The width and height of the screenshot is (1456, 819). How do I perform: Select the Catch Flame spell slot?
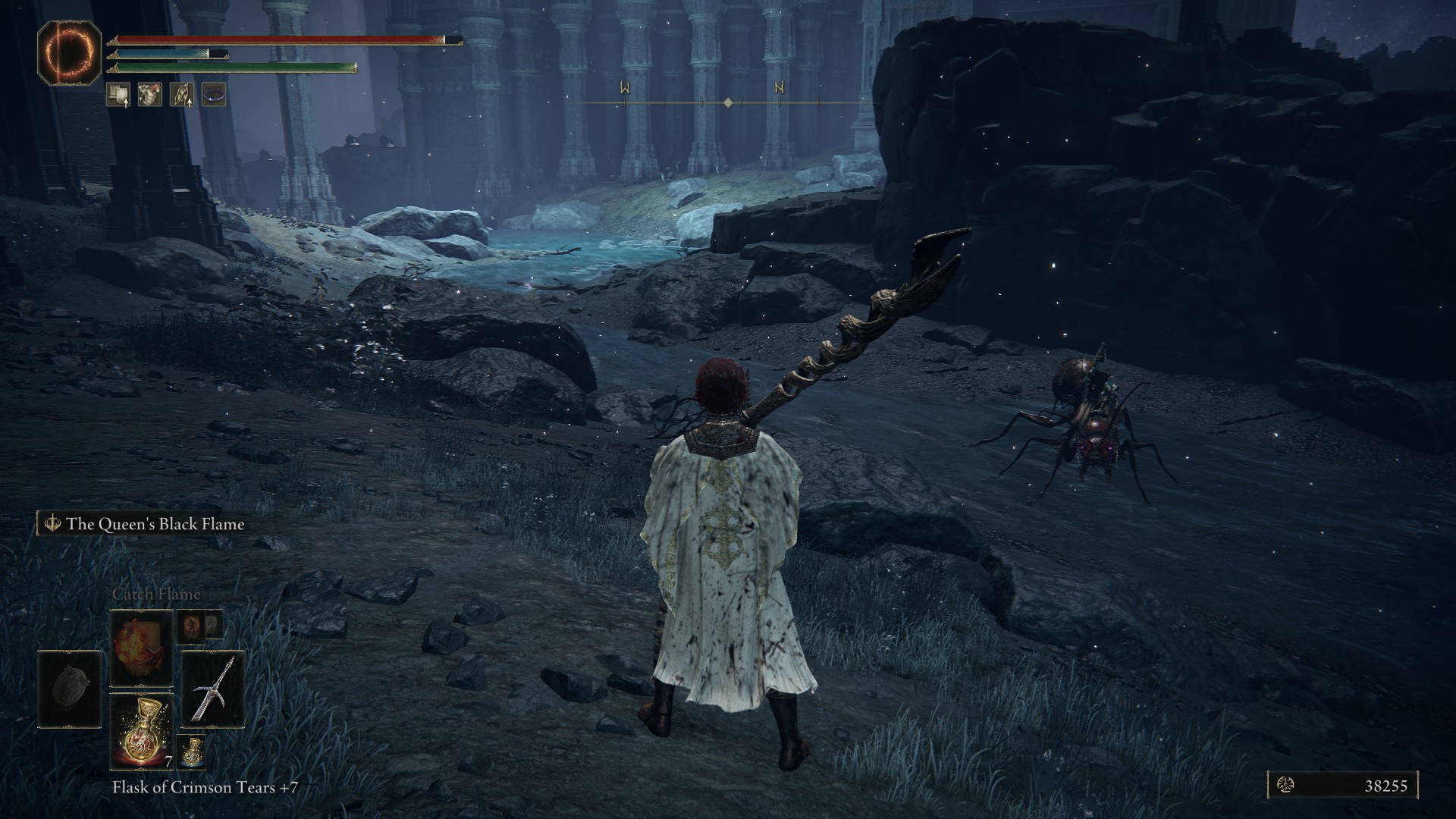[142, 649]
